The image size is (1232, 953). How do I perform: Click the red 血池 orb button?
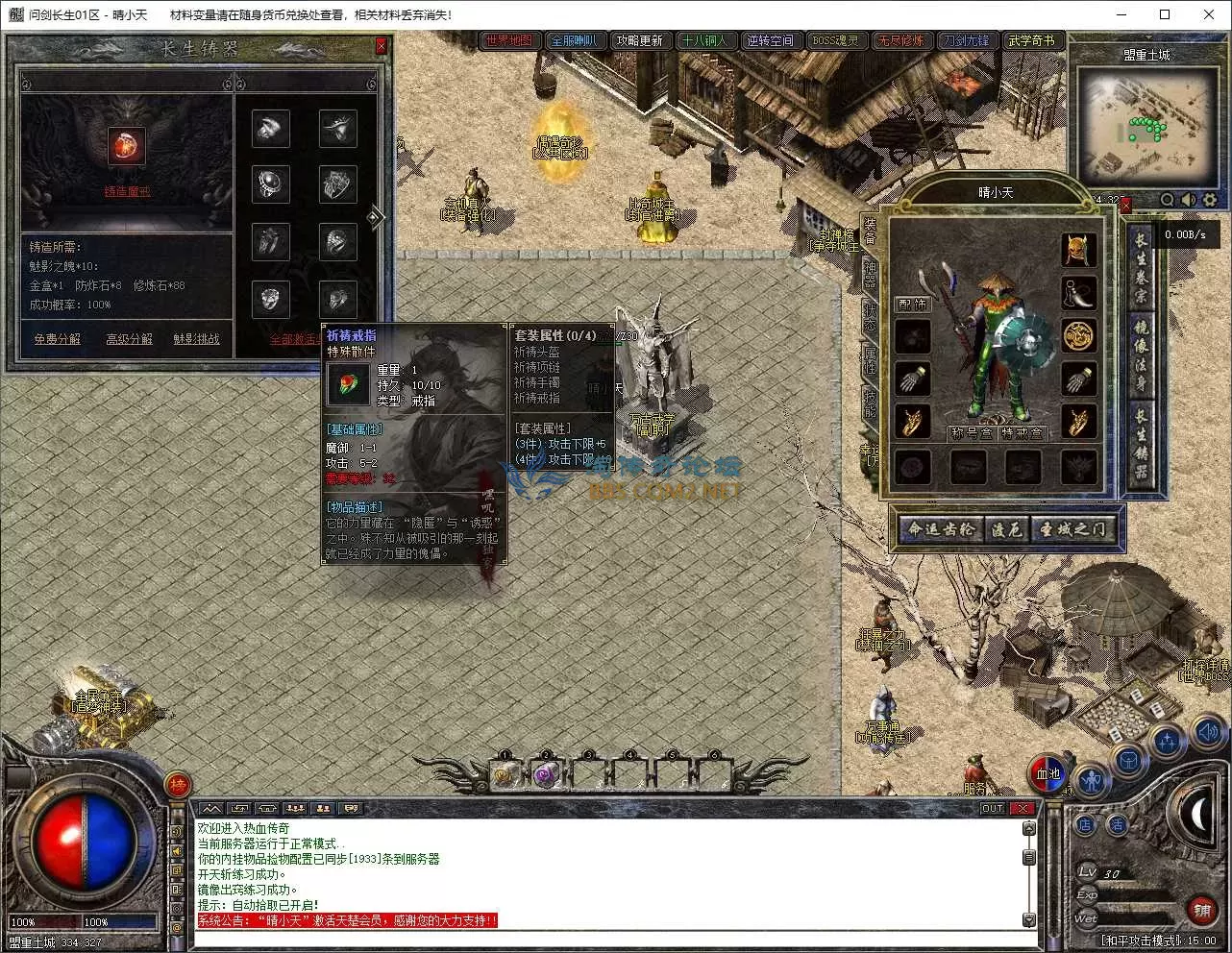(1047, 774)
